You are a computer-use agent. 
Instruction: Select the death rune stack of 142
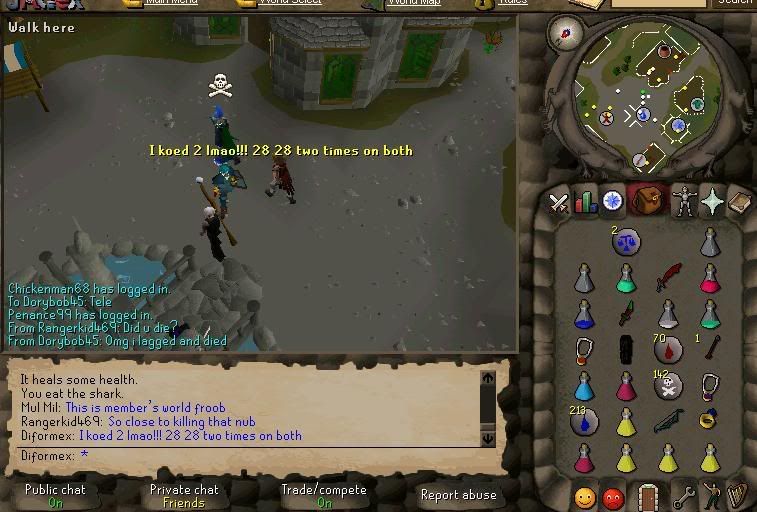click(x=668, y=387)
